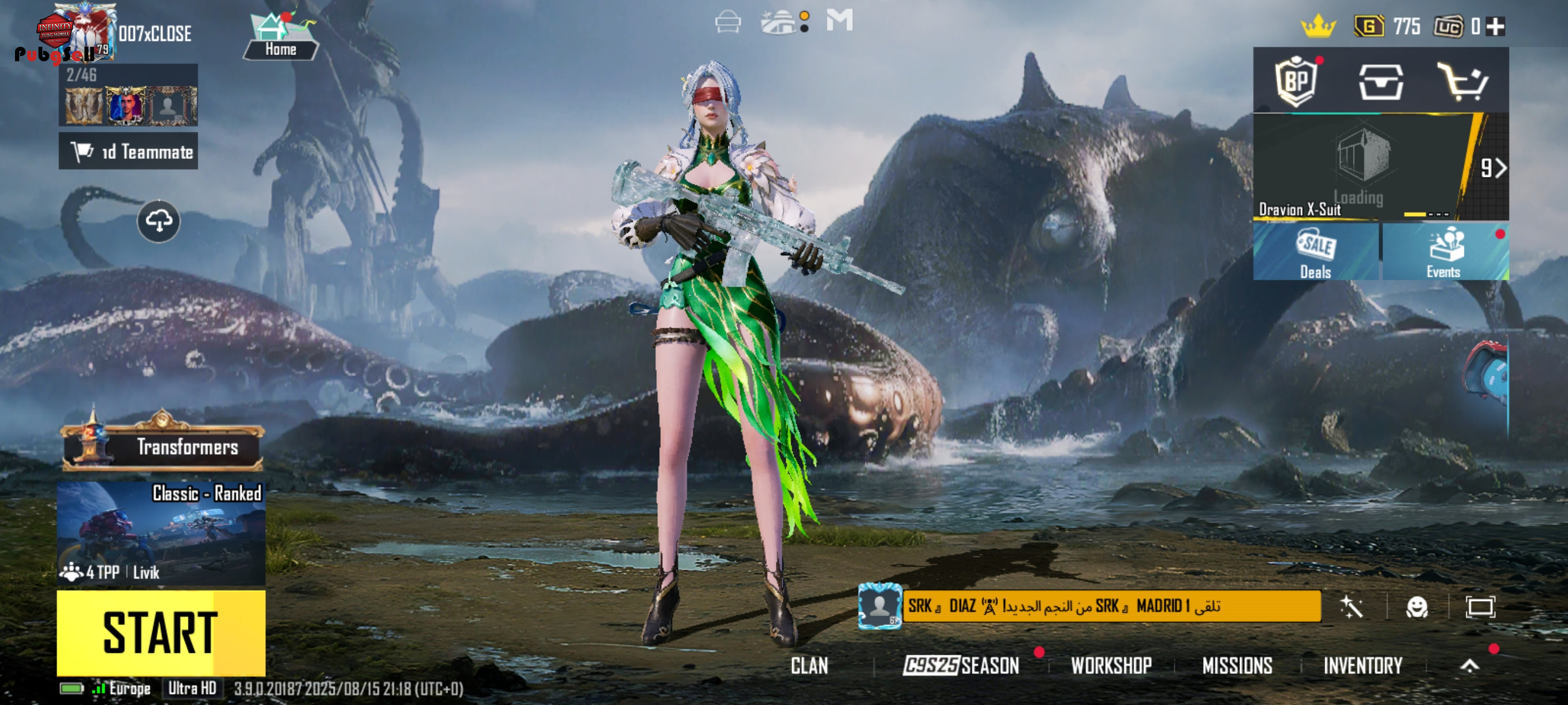
Task: Open the INVENTORY menu
Action: tap(1362, 666)
